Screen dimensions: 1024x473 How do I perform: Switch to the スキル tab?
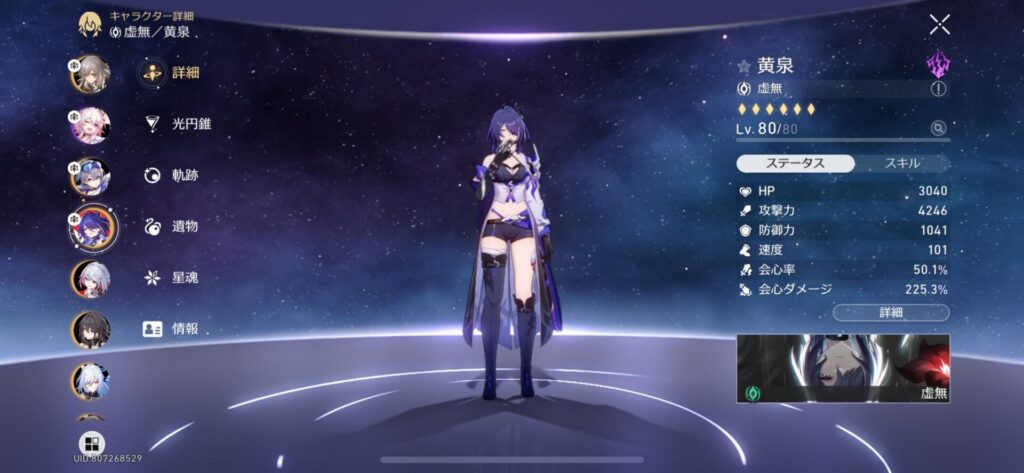(902, 163)
